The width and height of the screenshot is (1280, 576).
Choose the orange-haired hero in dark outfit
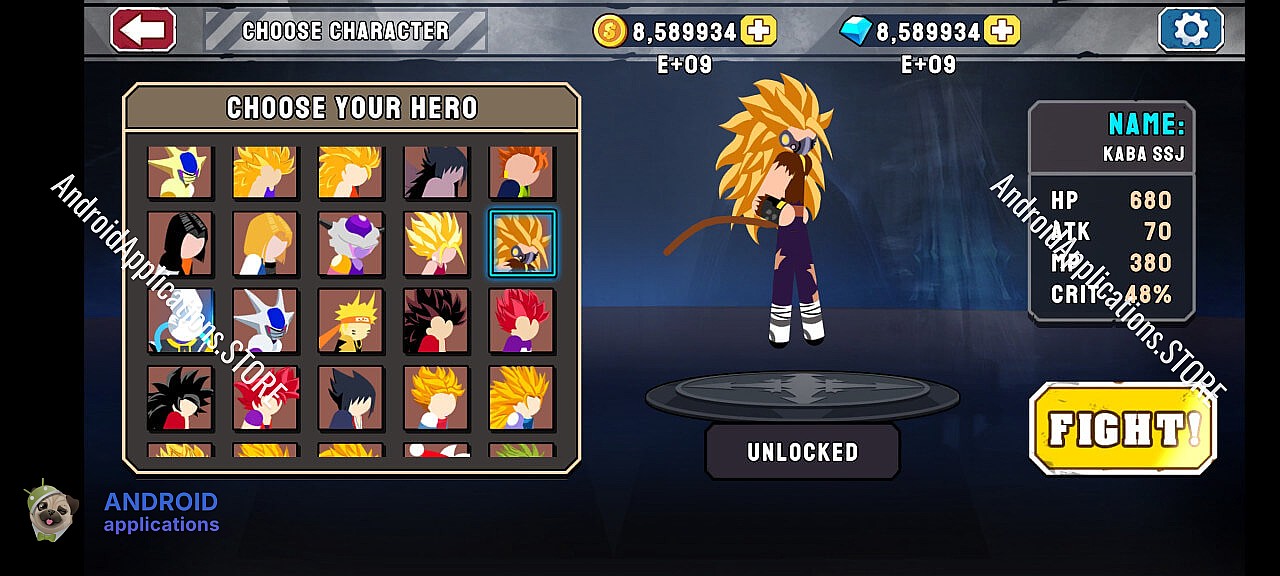pyautogui.click(x=522, y=172)
